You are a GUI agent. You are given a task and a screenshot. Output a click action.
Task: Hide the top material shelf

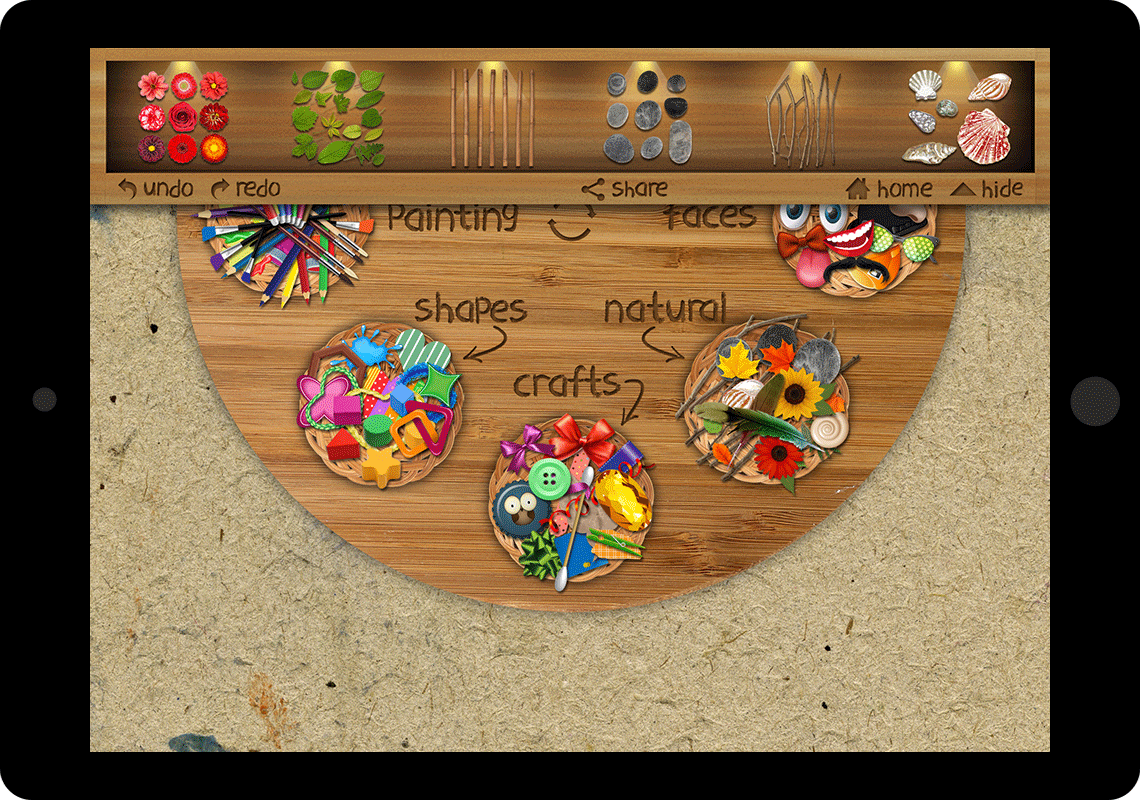(987, 188)
